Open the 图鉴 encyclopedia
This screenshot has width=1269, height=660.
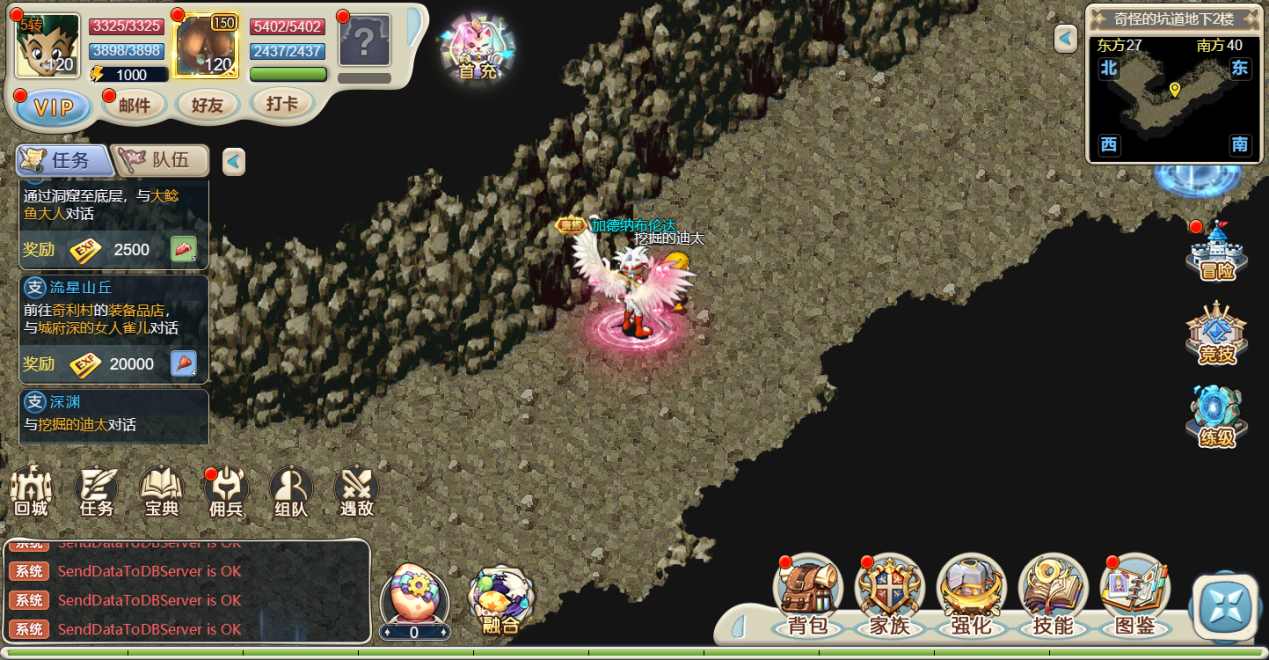pos(1135,596)
